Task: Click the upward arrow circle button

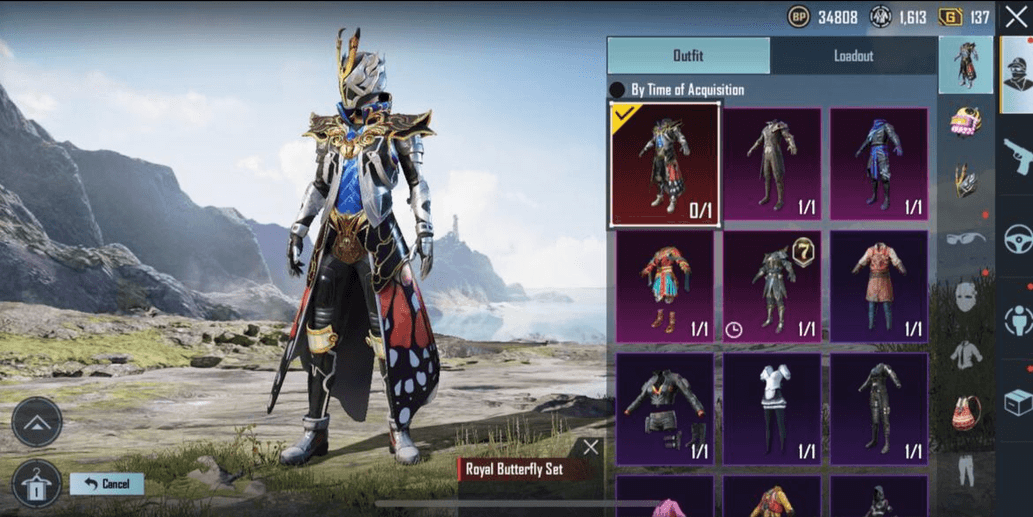Action: point(37,422)
